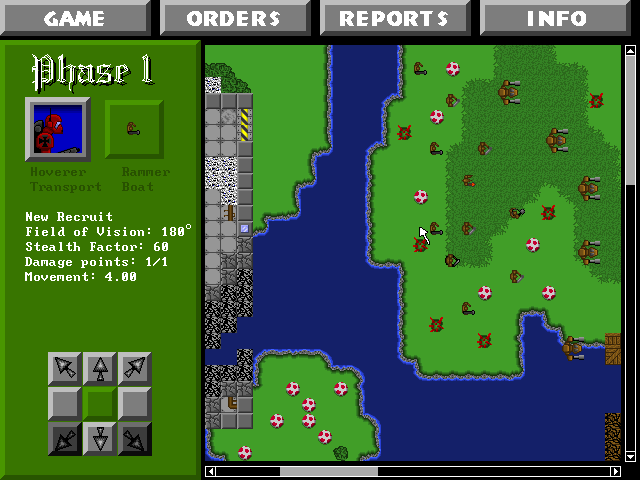
Task: Click the up-left diagonal arrow button
Action: [66, 369]
